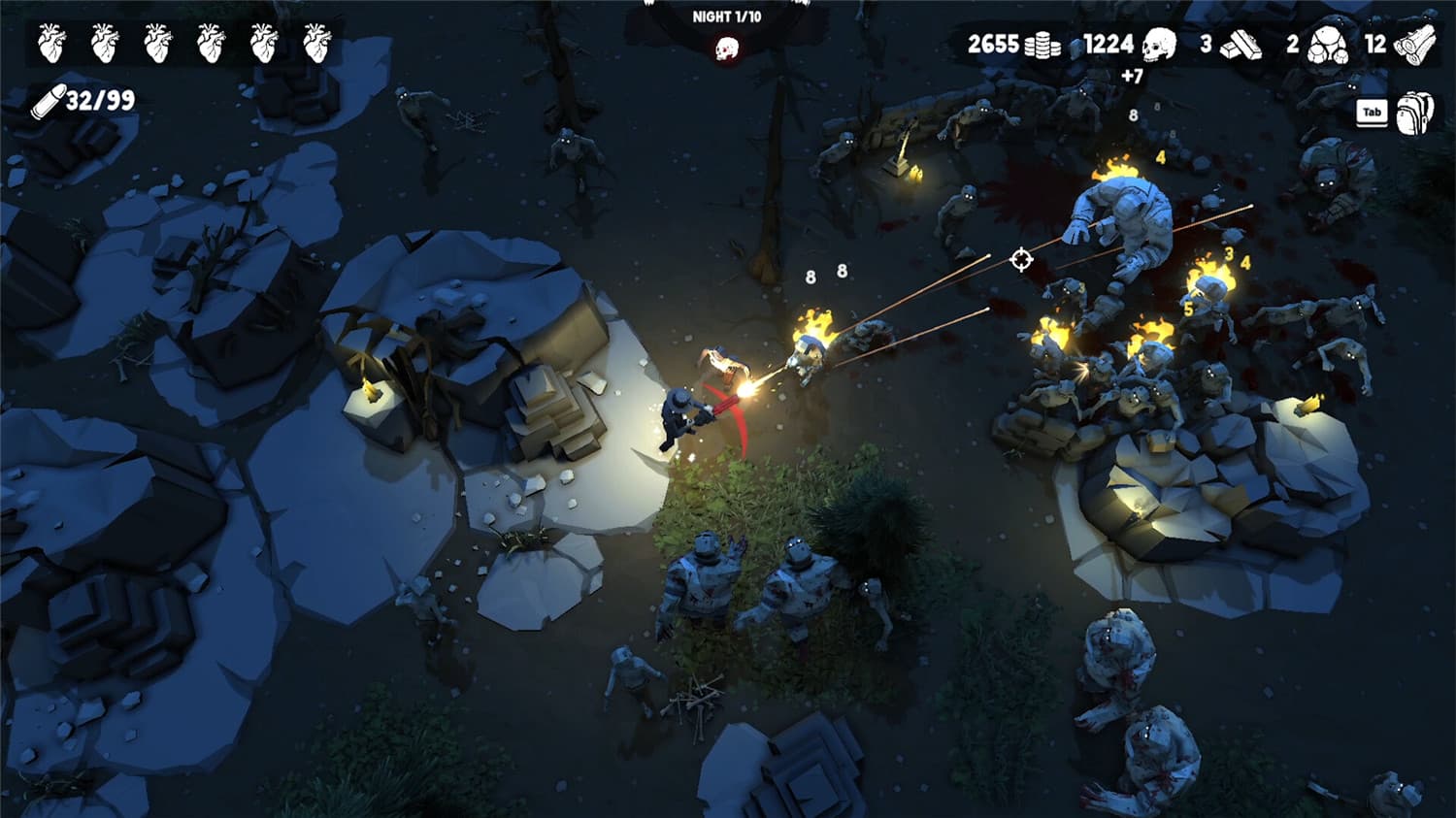The image size is (1456, 818).
Task: Click the skull on the NIGHT banner
Action: pyautogui.click(x=727, y=49)
